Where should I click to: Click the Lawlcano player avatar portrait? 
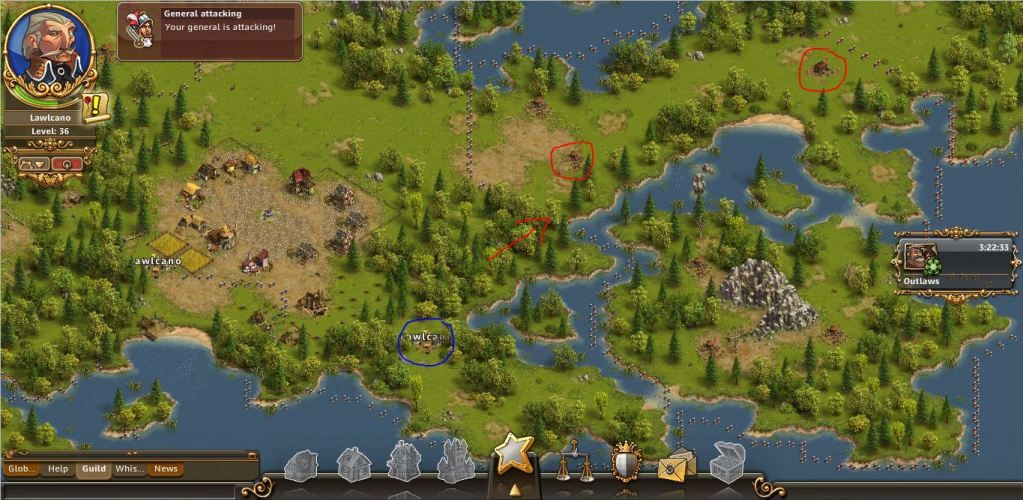click(48, 50)
